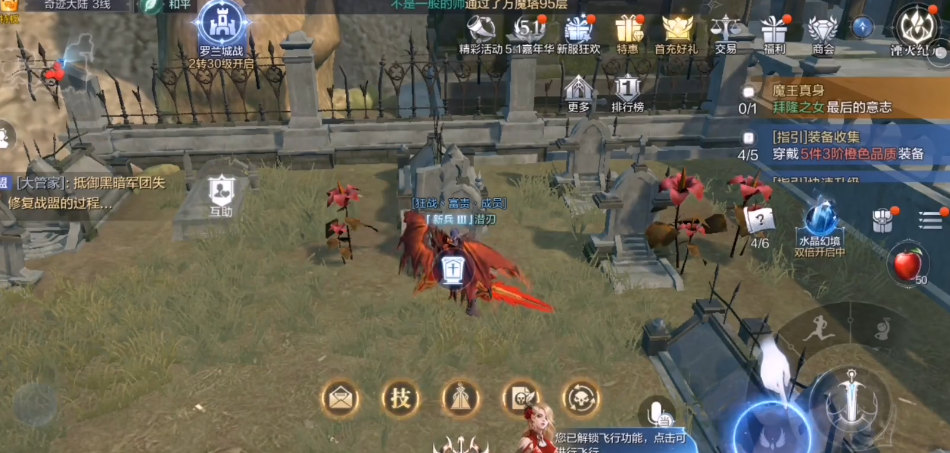Open the 精彩活动 events icon
This screenshot has width=950, height=453.
[x=480, y=32]
